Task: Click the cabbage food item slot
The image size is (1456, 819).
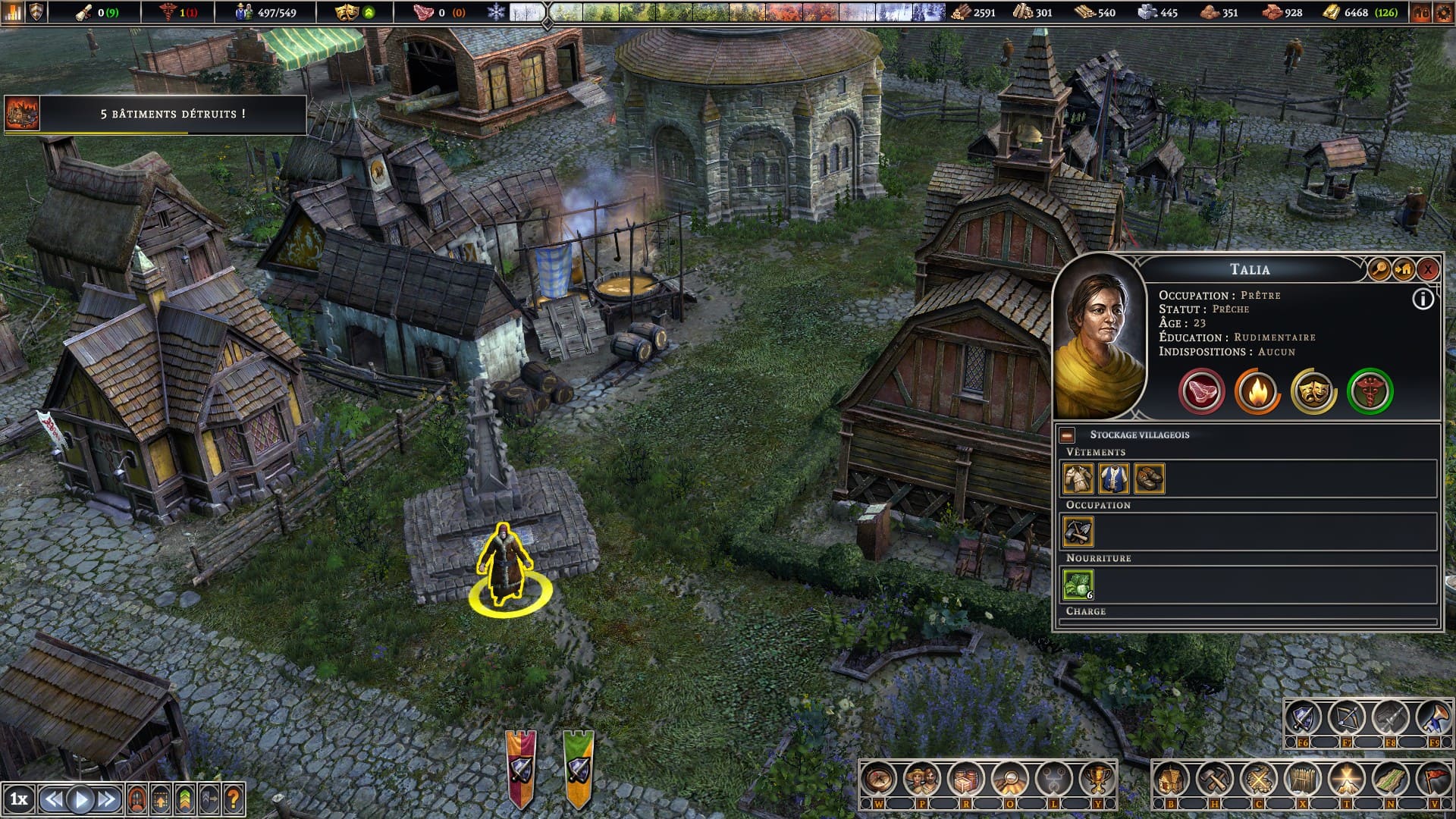Action: [x=1078, y=585]
